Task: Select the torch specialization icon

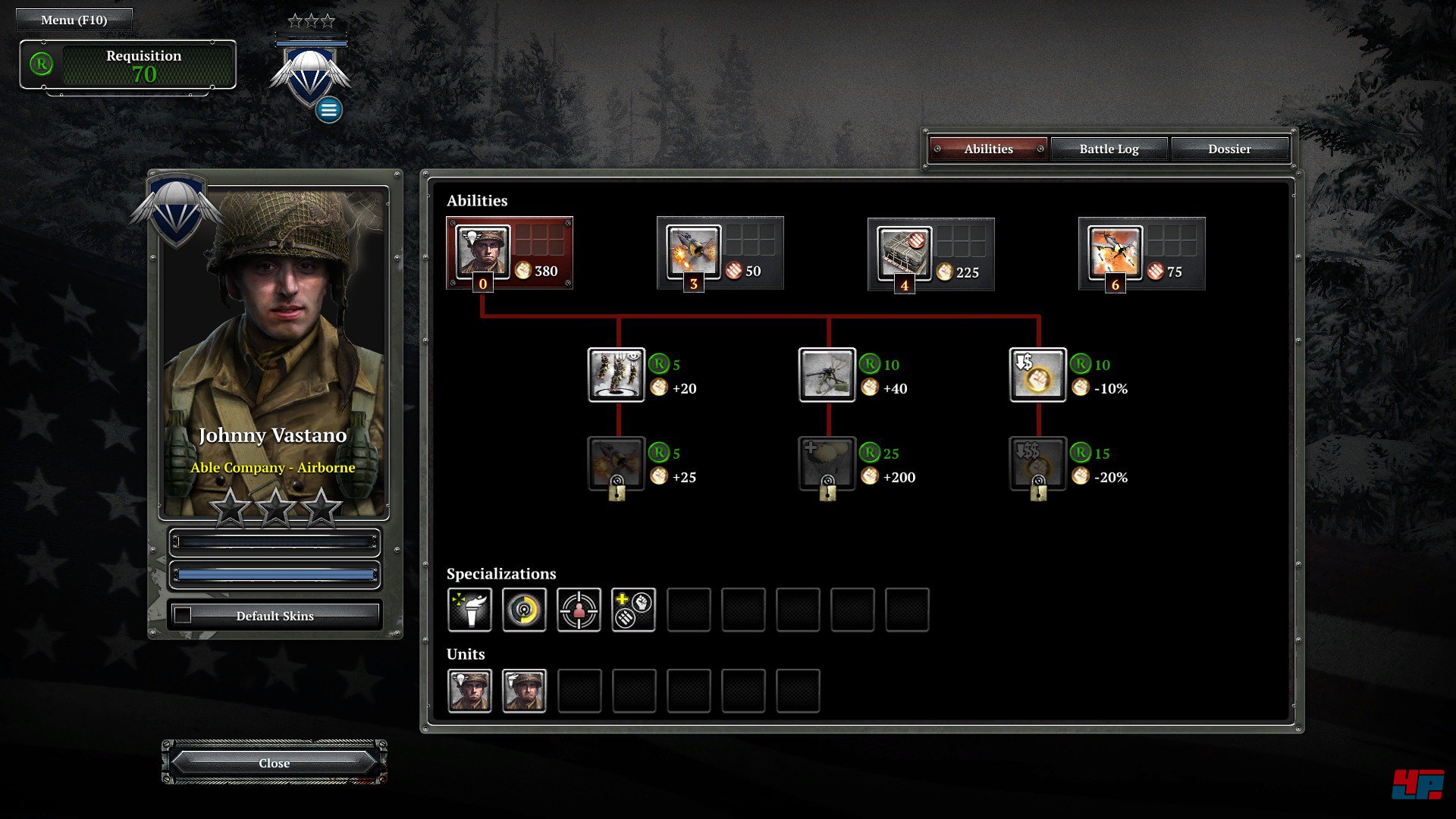Action: point(469,610)
